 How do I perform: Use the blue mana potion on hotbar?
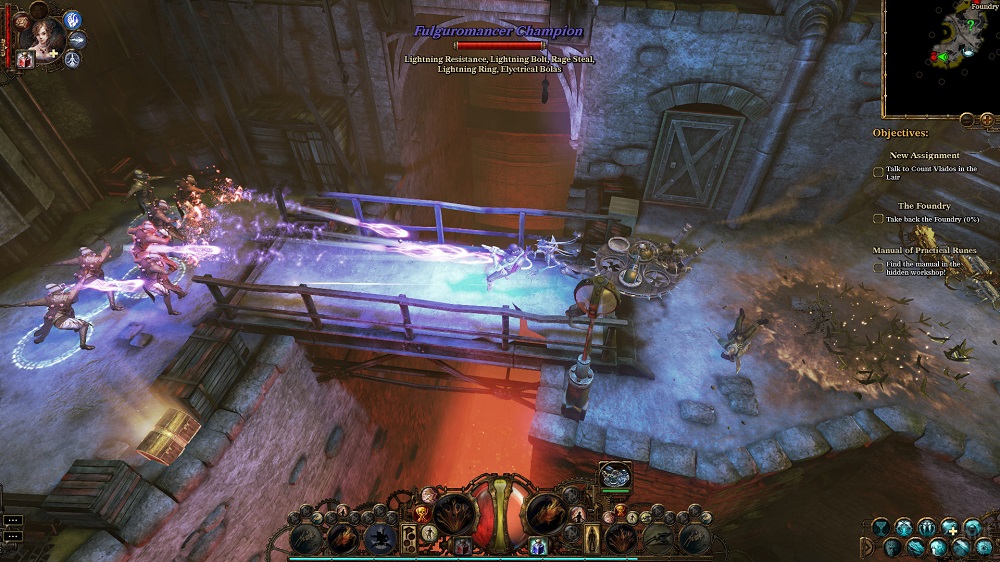537,545
